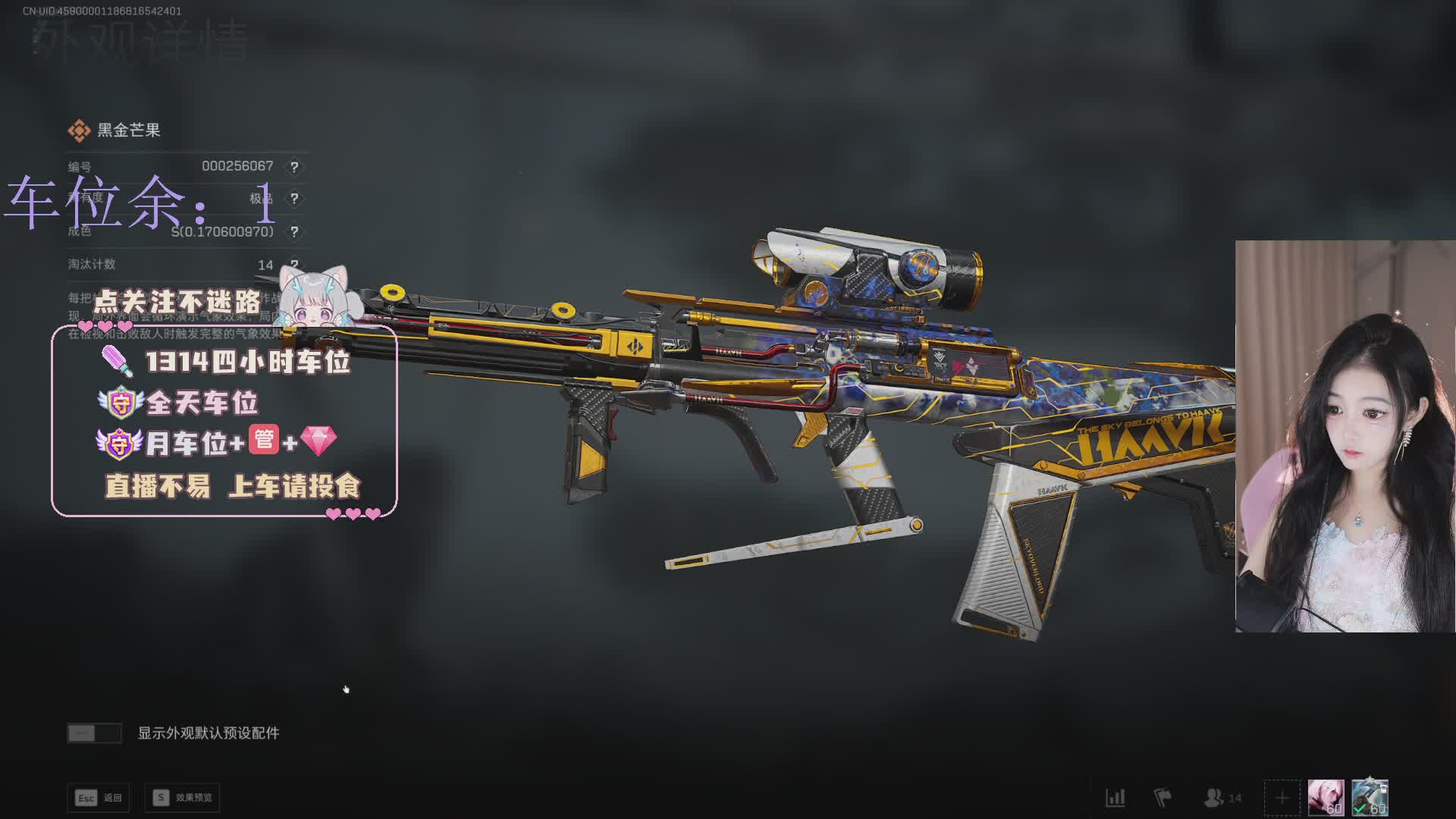Select the pink-haired squad member avatar
Screen dimensions: 1456x819
(1326, 798)
